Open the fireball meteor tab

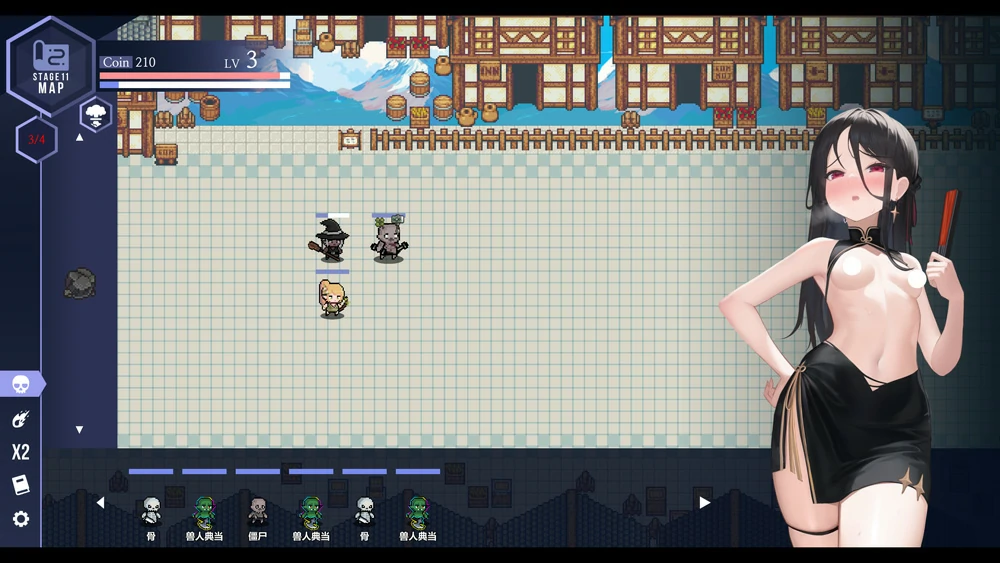pyautogui.click(x=21, y=419)
